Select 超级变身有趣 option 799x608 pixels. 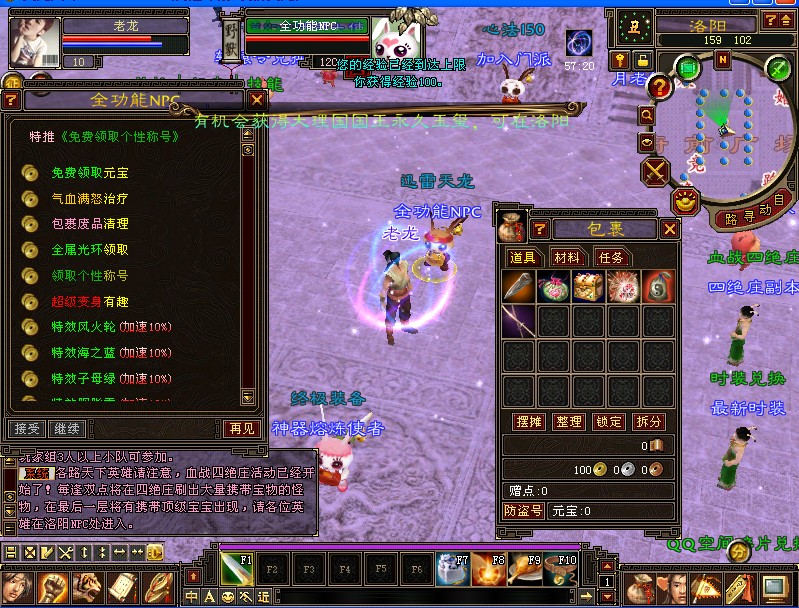[89, 301]
